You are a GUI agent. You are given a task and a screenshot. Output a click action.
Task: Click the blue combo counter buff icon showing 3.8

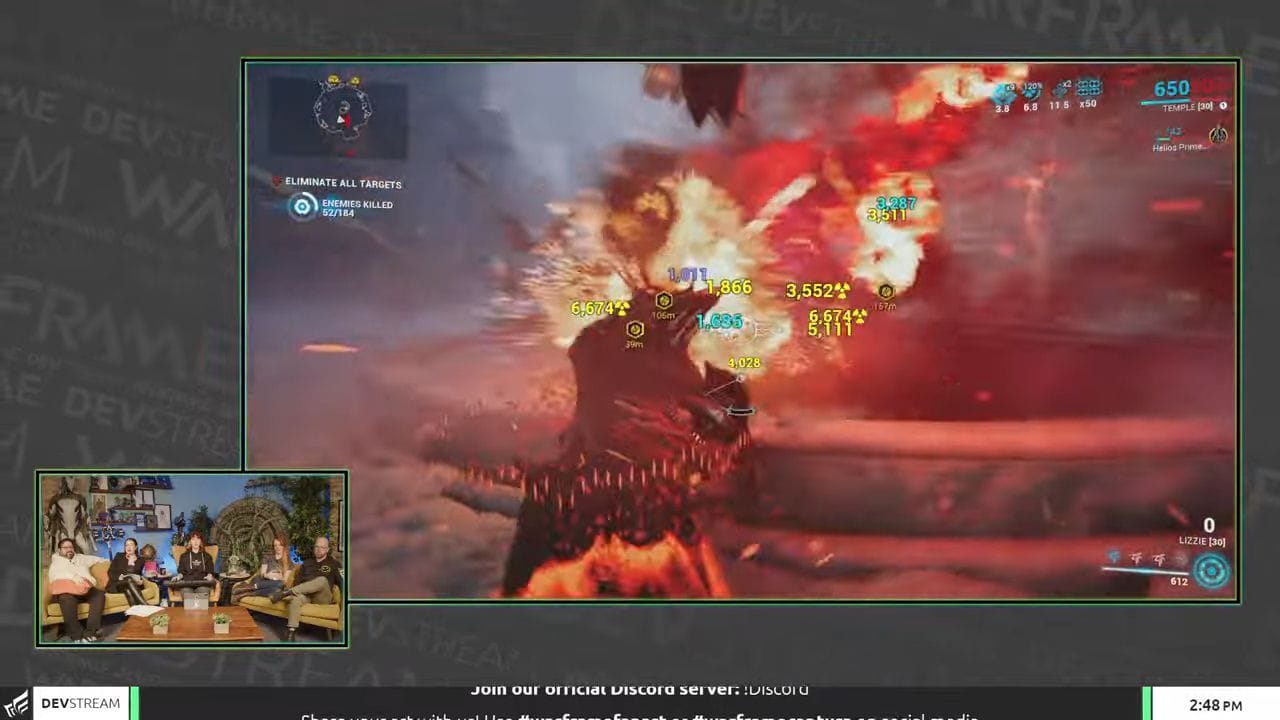click(1004, 89)
